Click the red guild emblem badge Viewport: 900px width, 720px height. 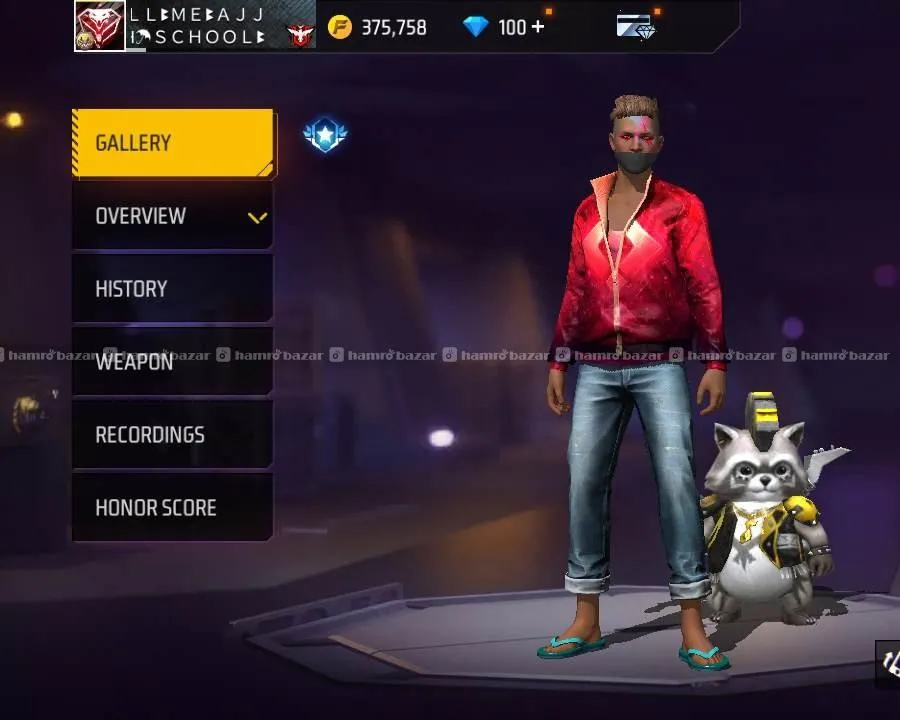coord(300,36)
